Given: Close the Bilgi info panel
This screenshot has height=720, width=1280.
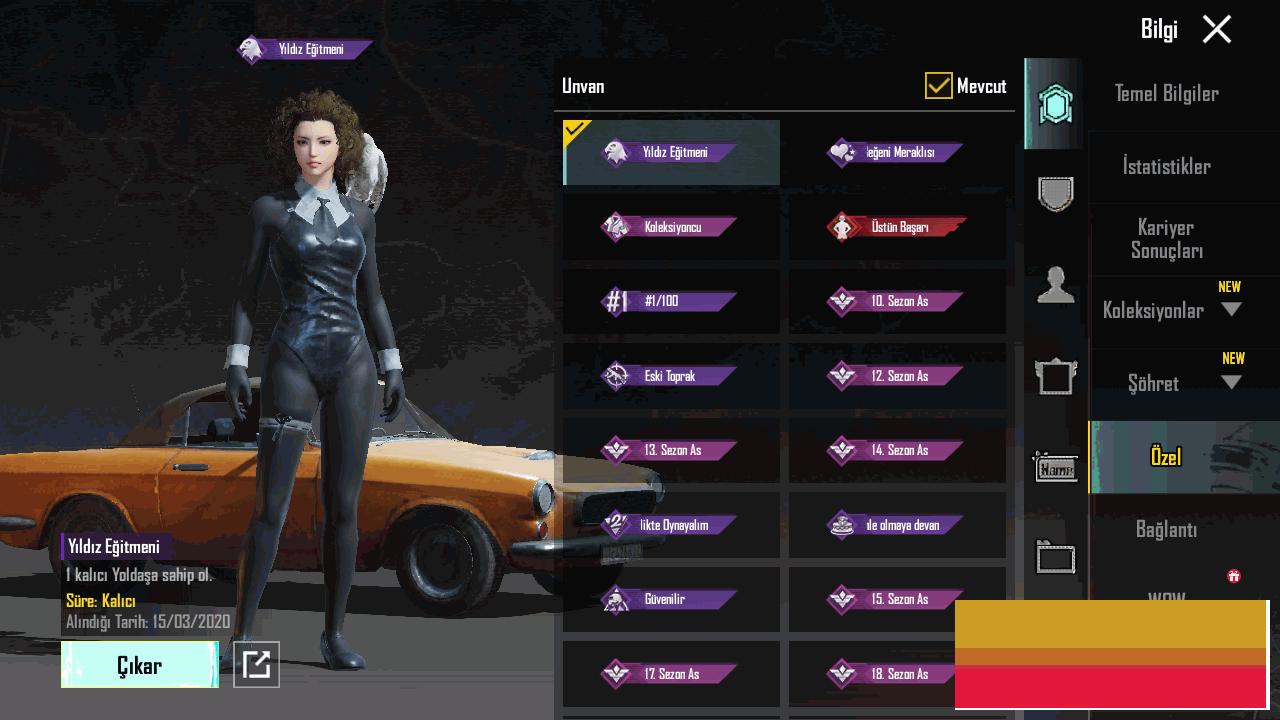Looking at the screenshot, I should coord(1216,30).
